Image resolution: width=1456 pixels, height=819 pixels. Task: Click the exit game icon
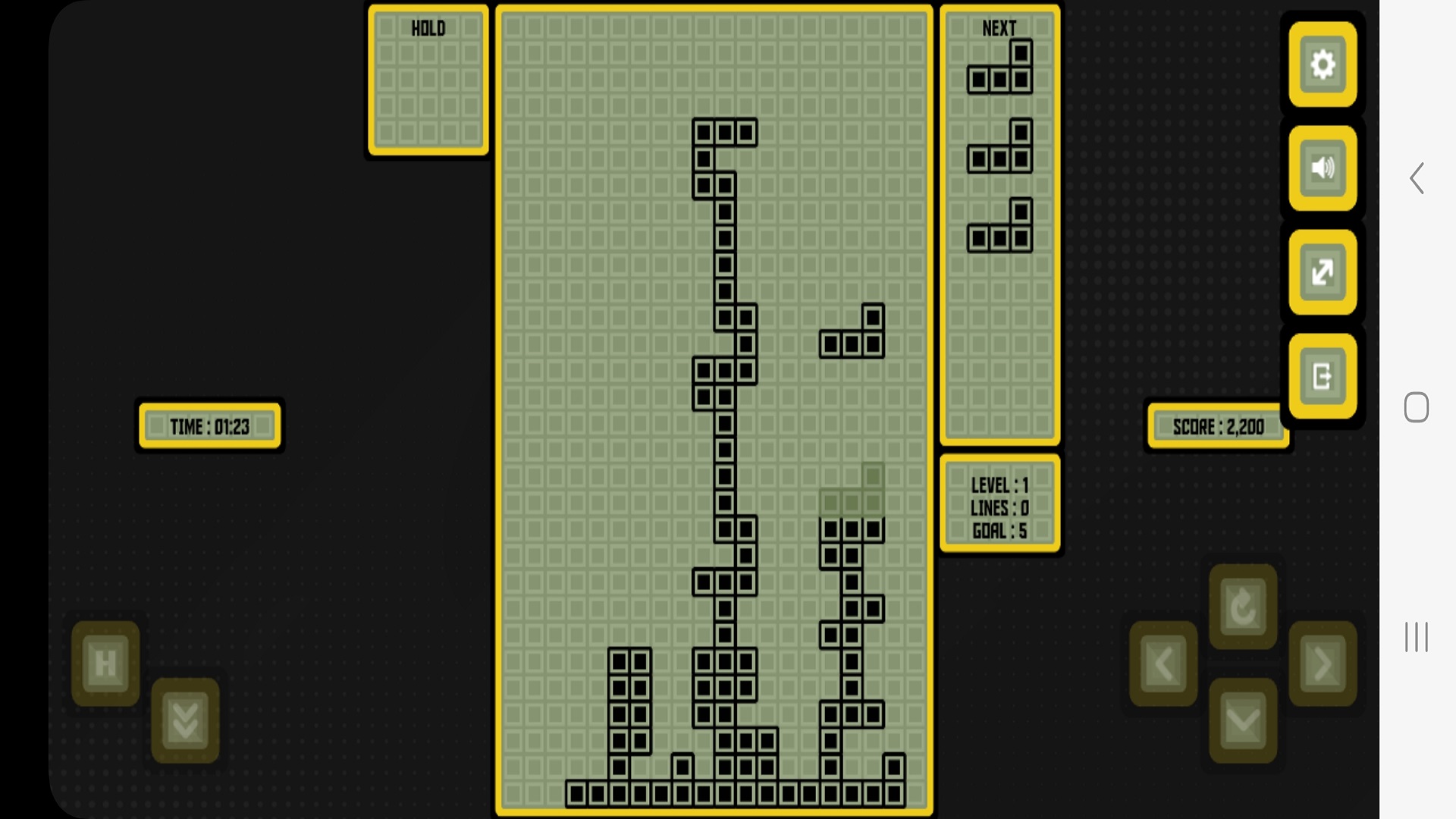tap(1323, 377)
